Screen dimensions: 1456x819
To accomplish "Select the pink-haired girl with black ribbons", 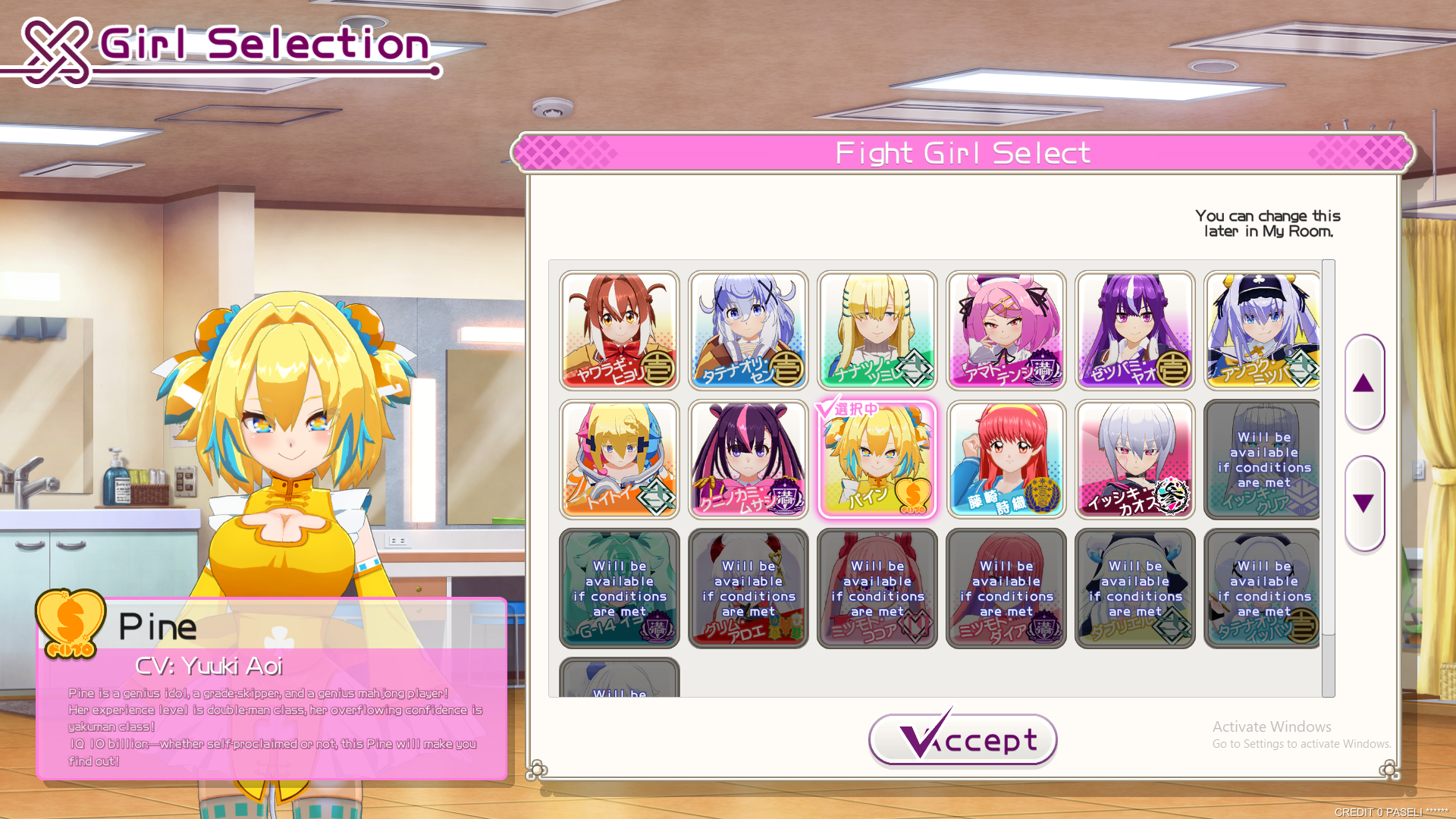I will [x=1006, y=331].
